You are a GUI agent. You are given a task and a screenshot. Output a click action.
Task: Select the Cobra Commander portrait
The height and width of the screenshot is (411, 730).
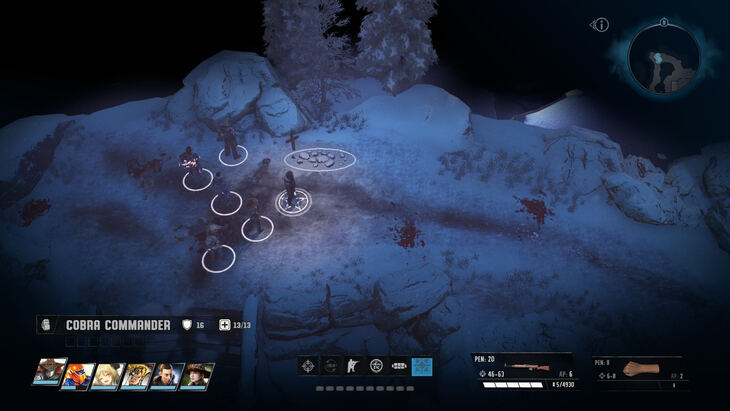click(x=48, y=374)
